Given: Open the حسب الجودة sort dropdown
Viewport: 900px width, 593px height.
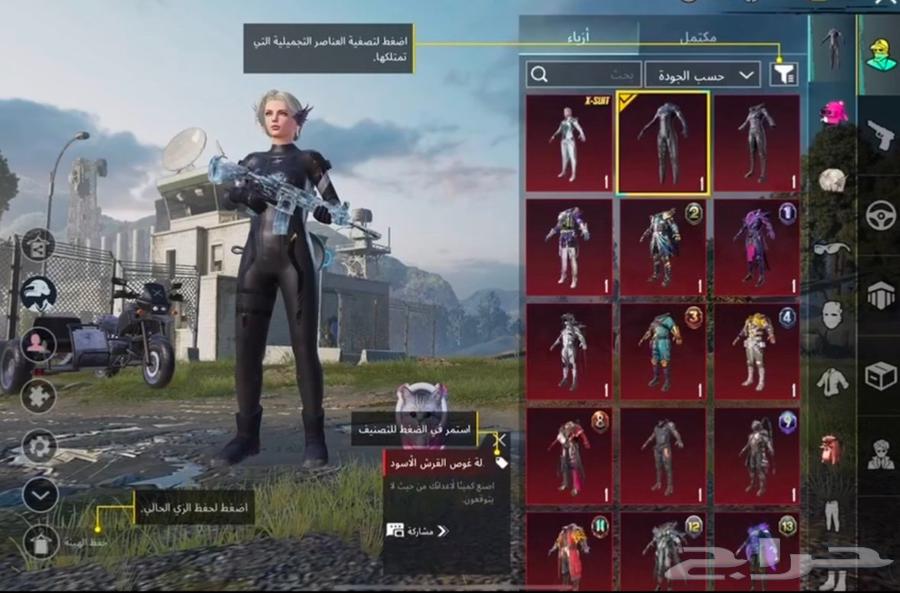Looking at the screenshot, I should [703, 74].
